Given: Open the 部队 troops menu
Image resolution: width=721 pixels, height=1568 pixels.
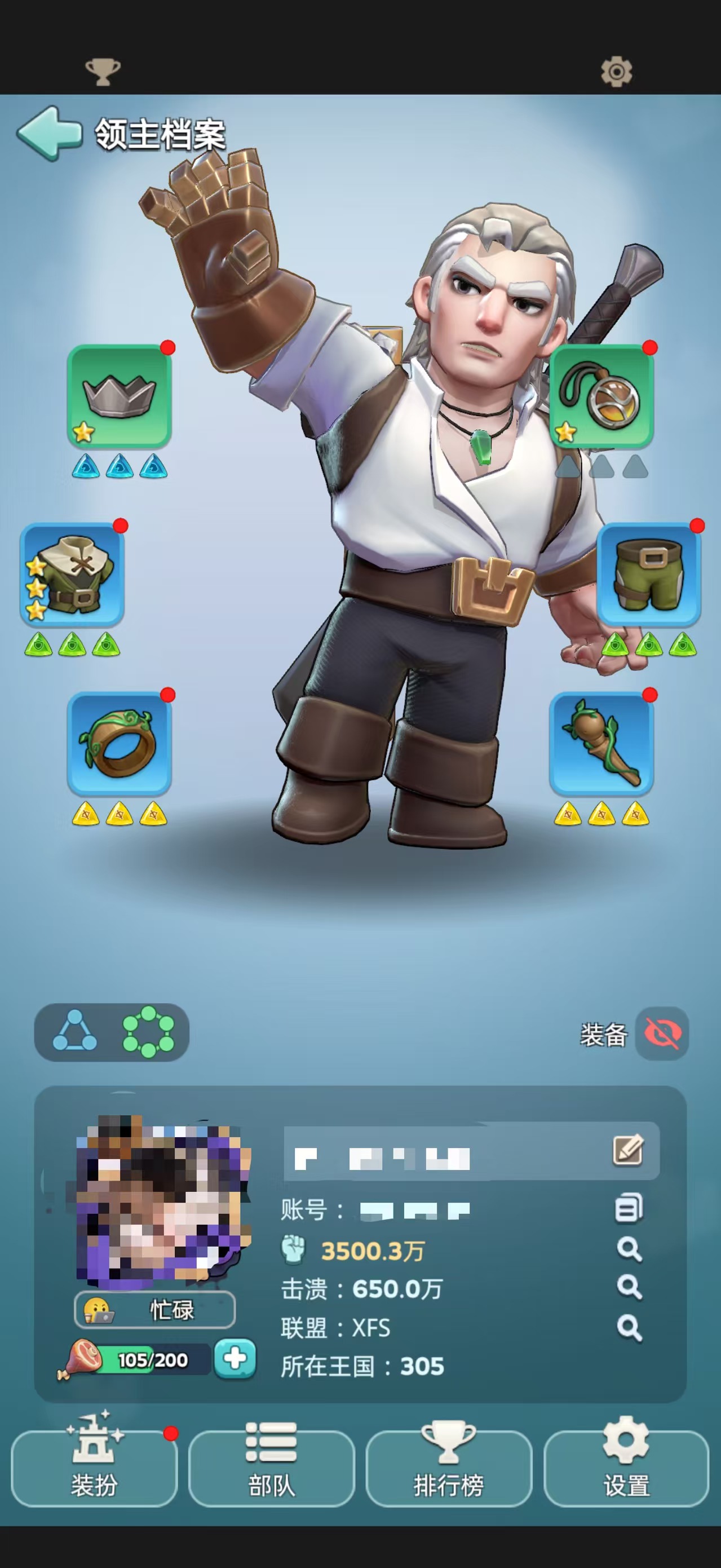Looking at the screenshot, I should pyautogui.click(x=271, y=1468).
